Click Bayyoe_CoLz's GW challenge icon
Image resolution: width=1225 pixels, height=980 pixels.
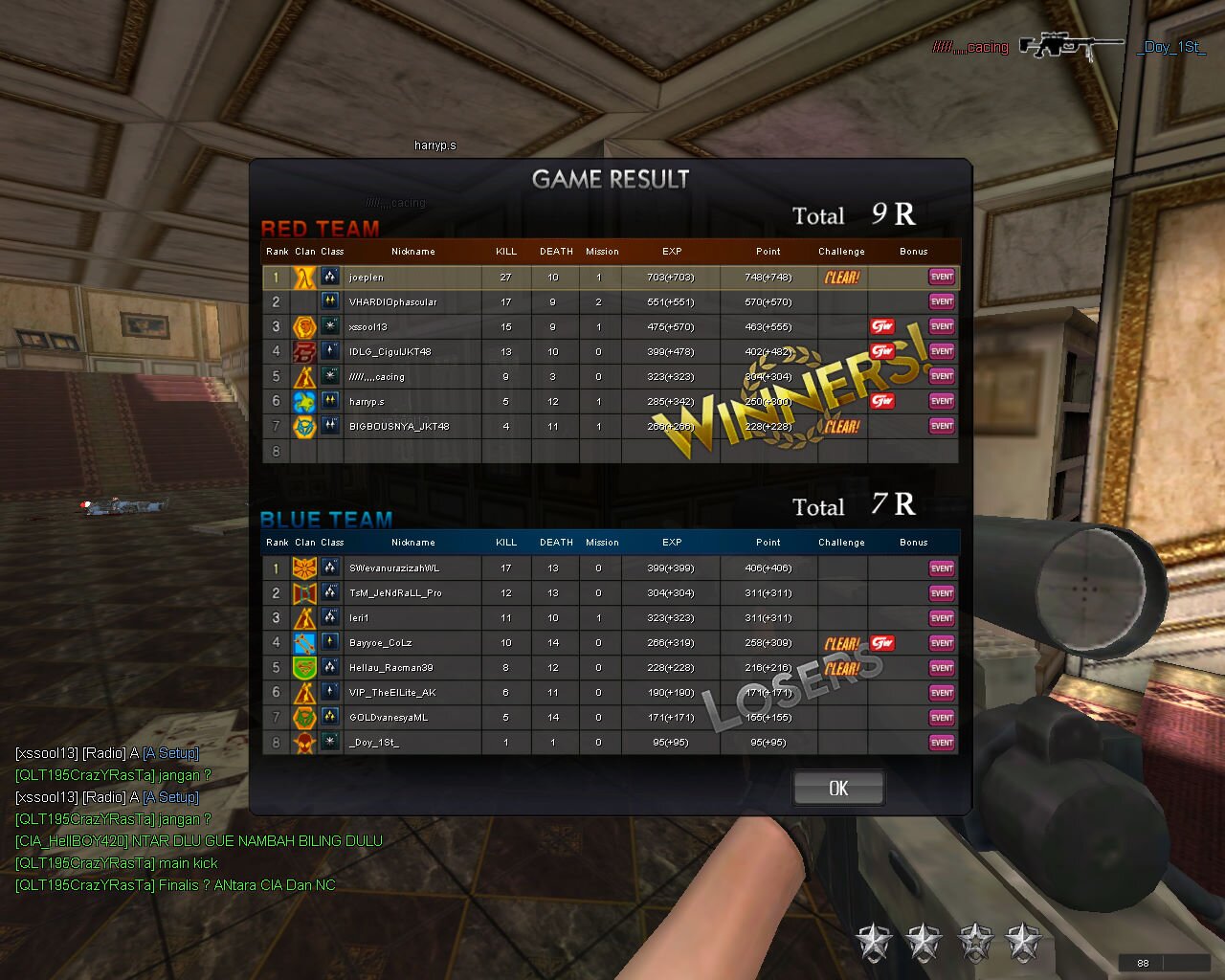[x=883, y=643]
